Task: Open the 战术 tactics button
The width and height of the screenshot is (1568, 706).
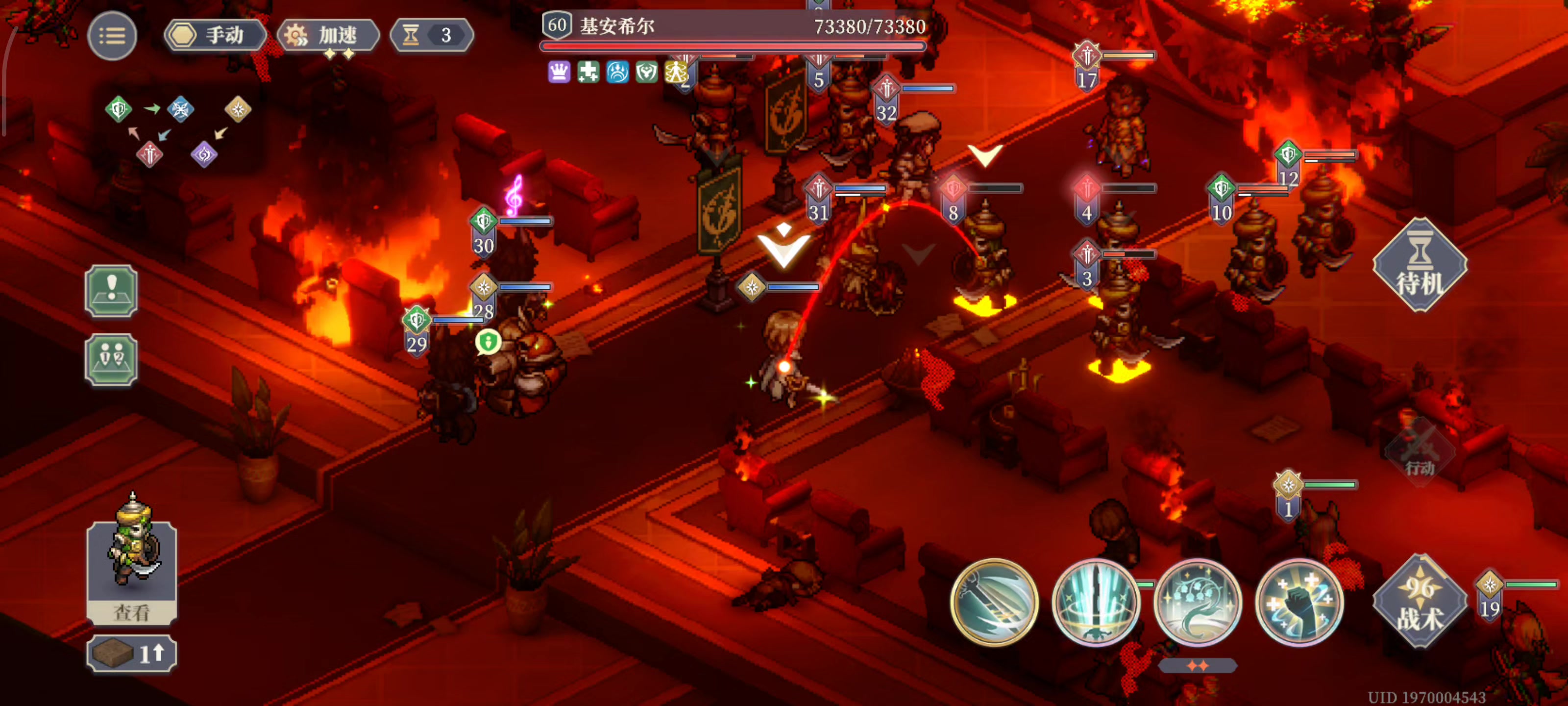Action: pyautogui.click(x=1419, y=602)
